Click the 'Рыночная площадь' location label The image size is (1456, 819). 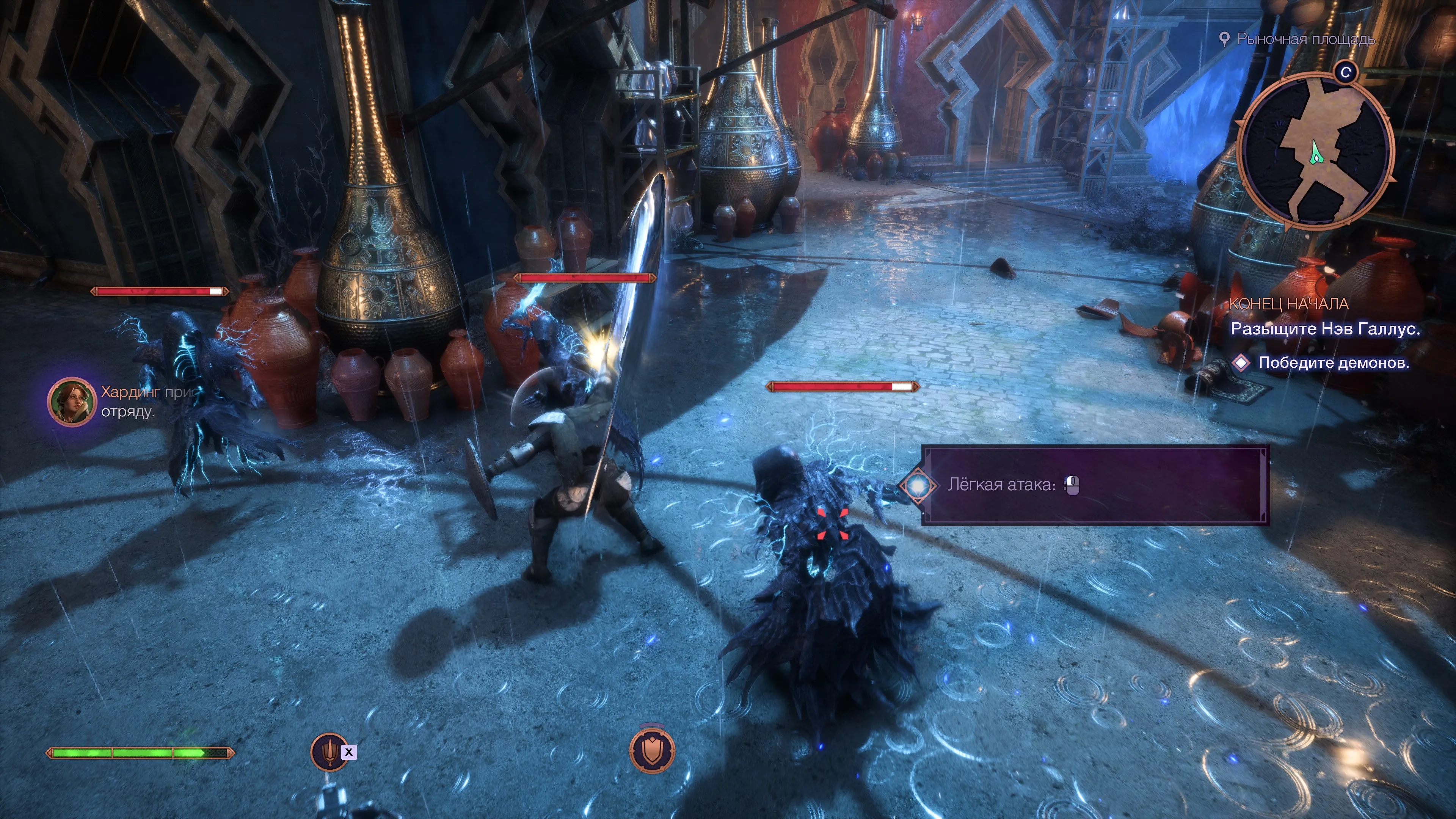tap(1304, 39)
